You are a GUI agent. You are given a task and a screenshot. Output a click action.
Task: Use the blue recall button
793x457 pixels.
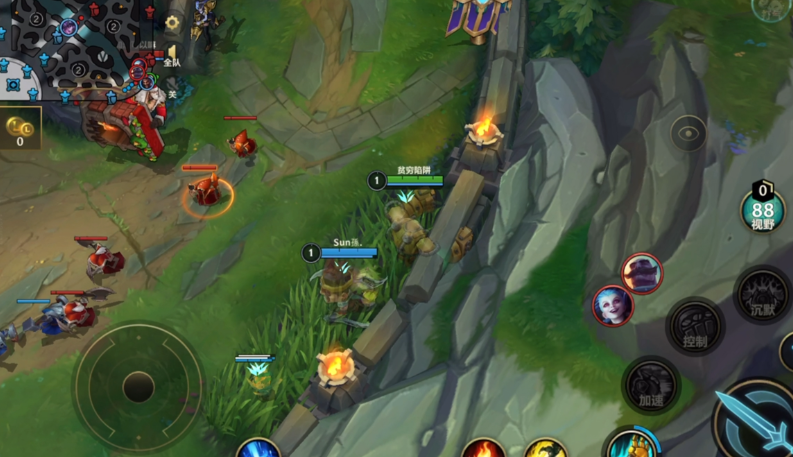(x=258, y=449)
